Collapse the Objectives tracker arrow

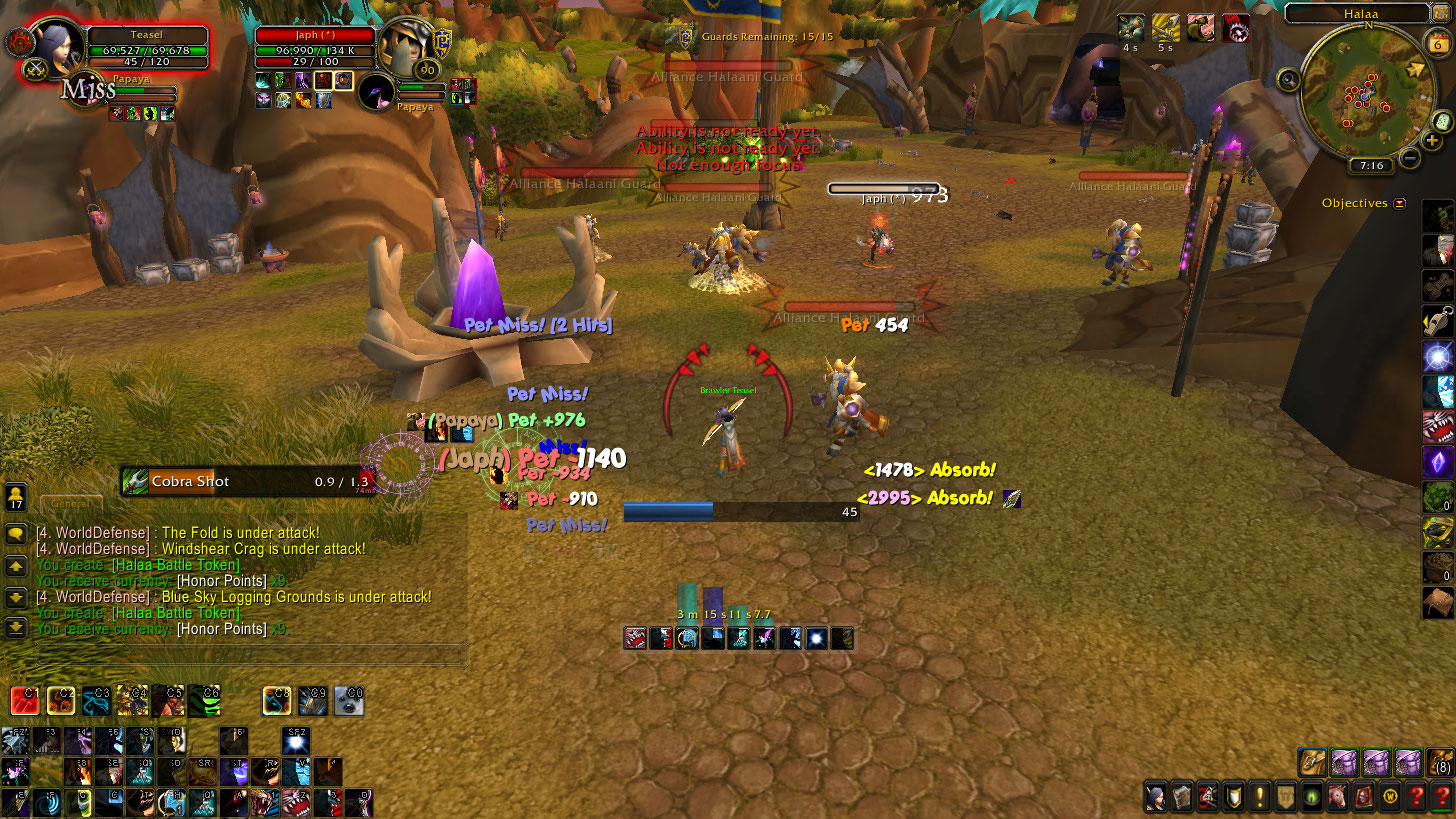[1400, 203]
